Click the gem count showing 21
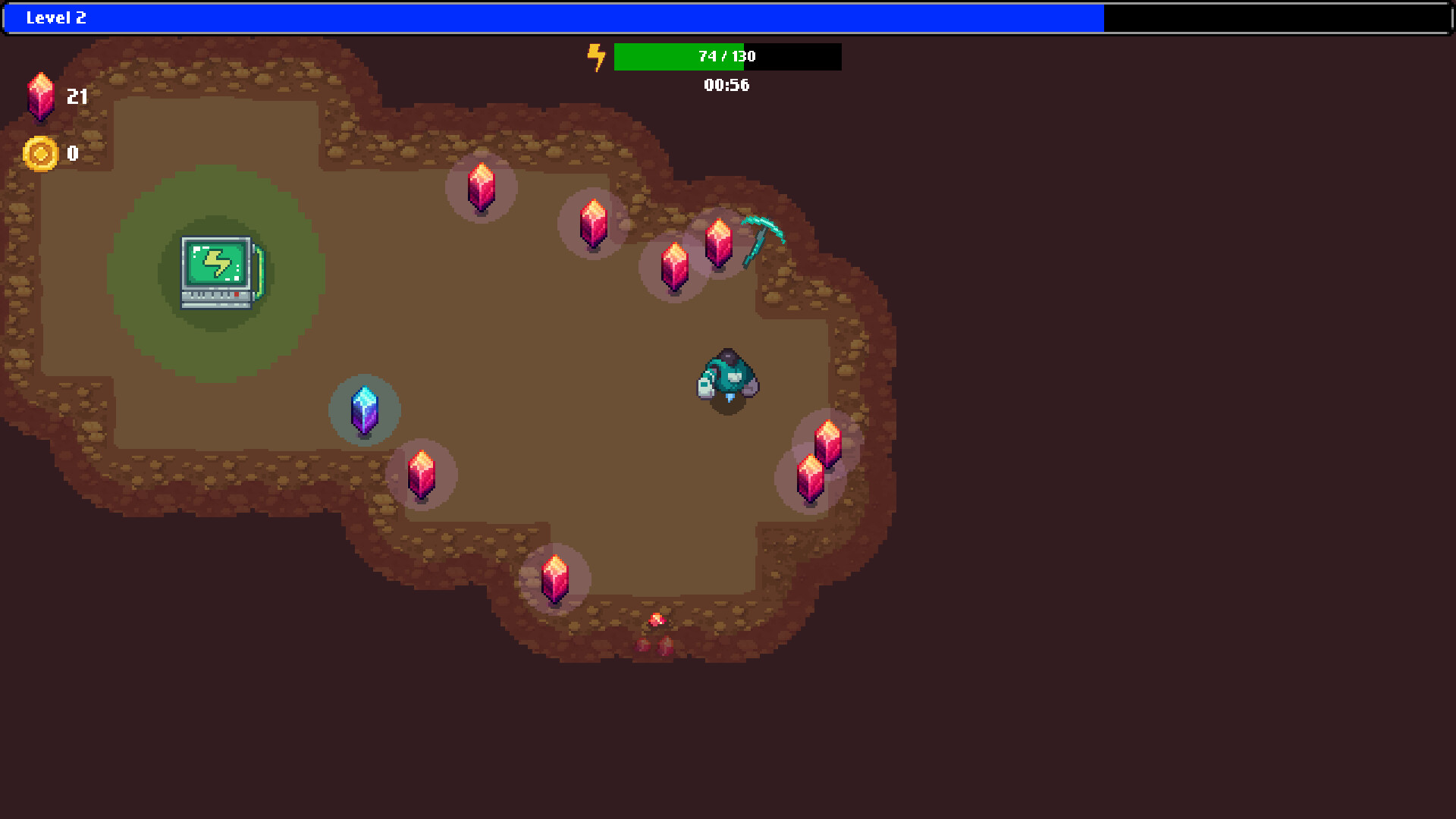Viewport: 1456px width, 819px height. 77,97
